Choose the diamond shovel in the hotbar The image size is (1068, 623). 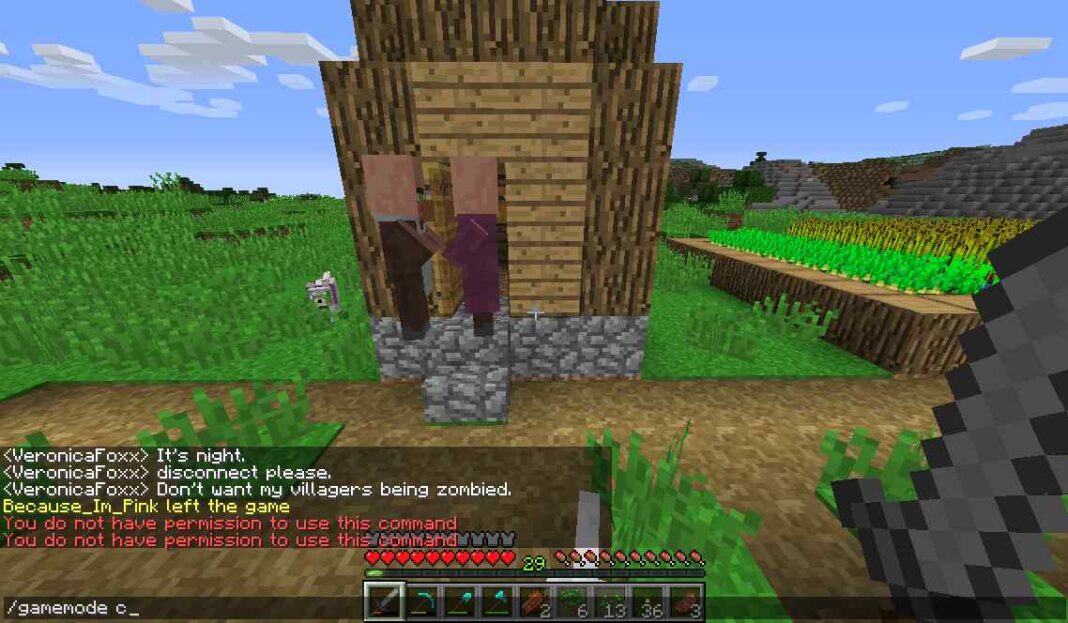[459, 602]
